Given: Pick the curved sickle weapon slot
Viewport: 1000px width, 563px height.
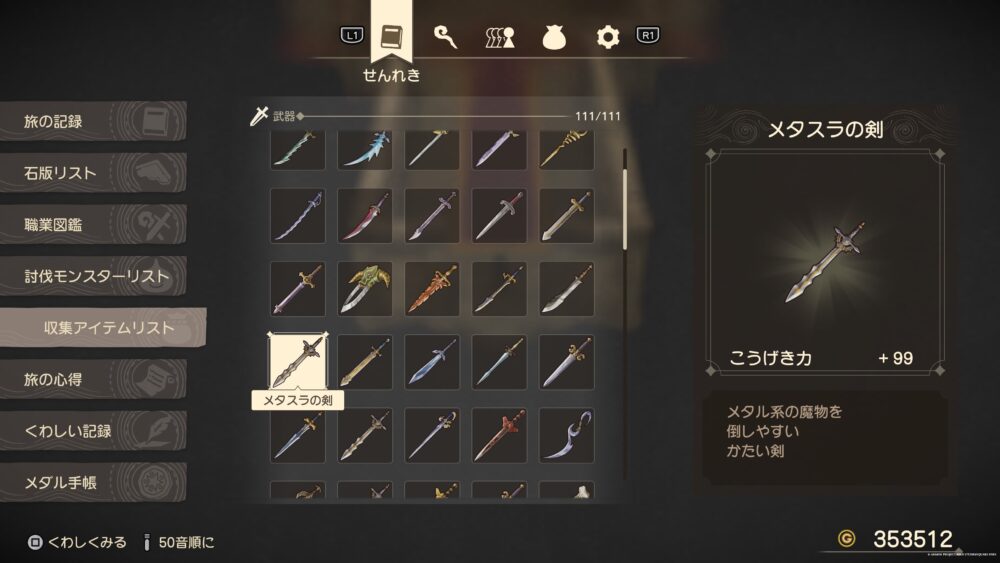Looking at the screenshot, I should click(x=566, y=434).
